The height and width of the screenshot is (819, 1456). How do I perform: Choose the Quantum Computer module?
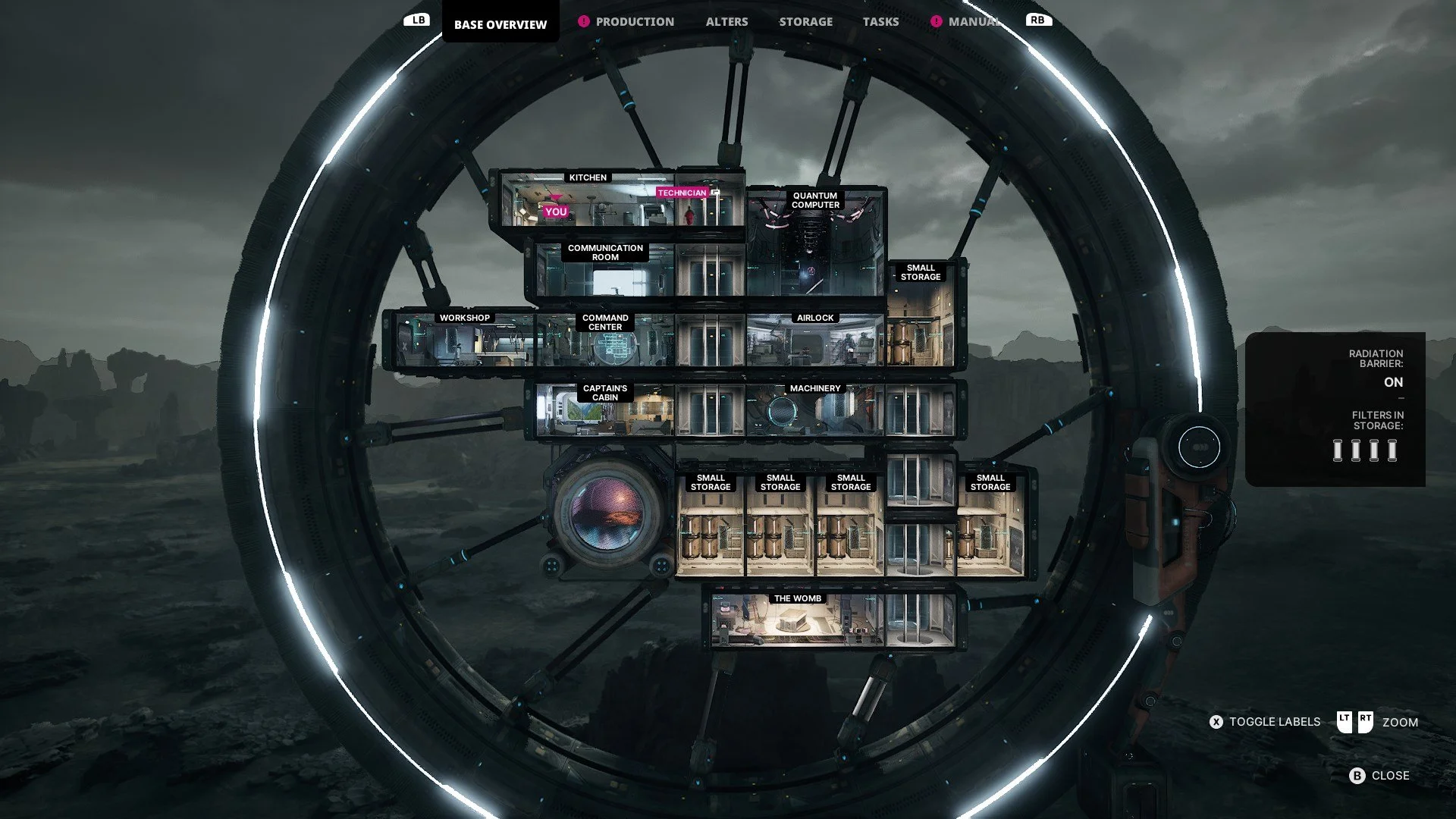tap(815, 243)
